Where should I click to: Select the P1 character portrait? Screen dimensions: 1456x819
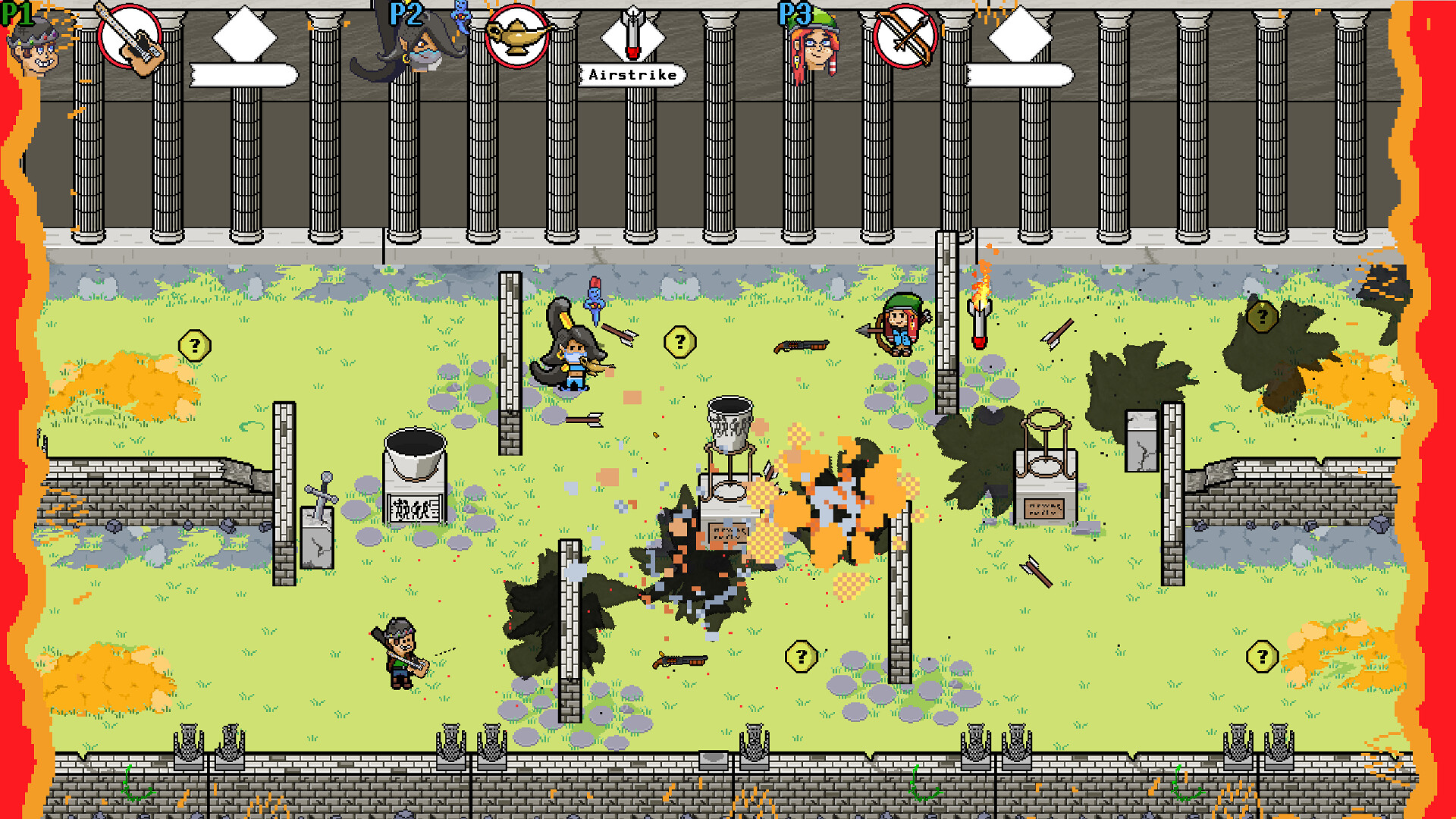(34, 45)
